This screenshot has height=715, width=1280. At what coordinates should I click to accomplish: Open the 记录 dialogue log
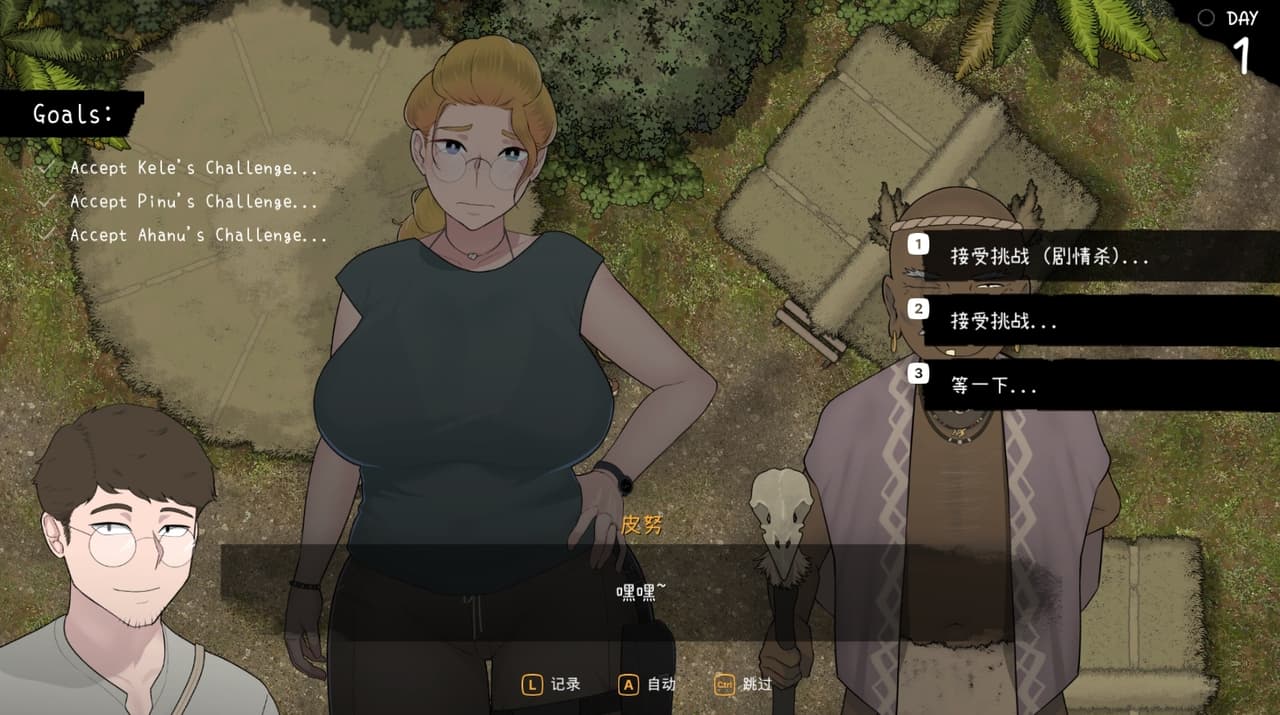tap(552, 685)
